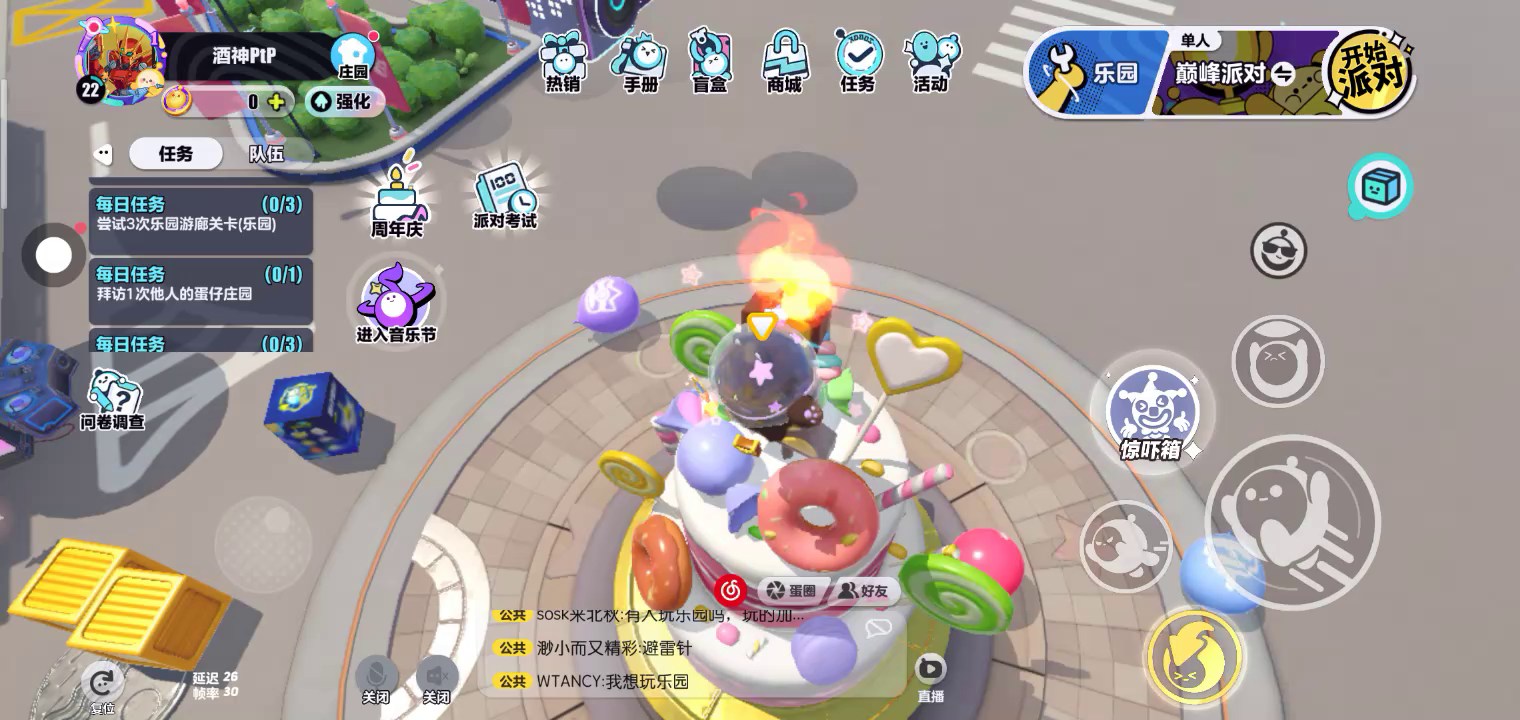The height and width of the screenshot is (720, 1520).
Task: Open the 强化 enhancement button
Action: tap(344, 101)
